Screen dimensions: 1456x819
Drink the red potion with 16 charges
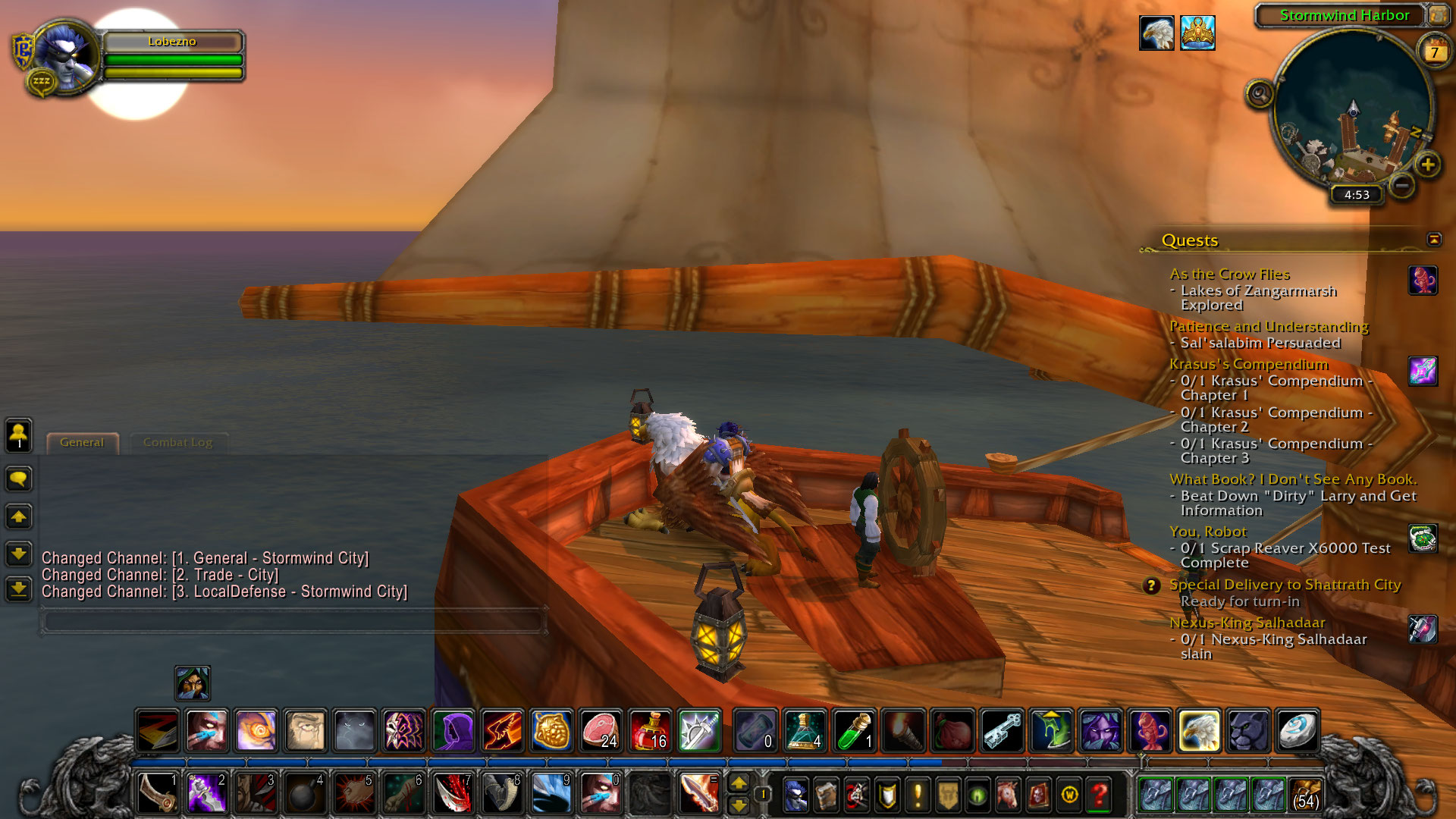[x=650, y=730]
